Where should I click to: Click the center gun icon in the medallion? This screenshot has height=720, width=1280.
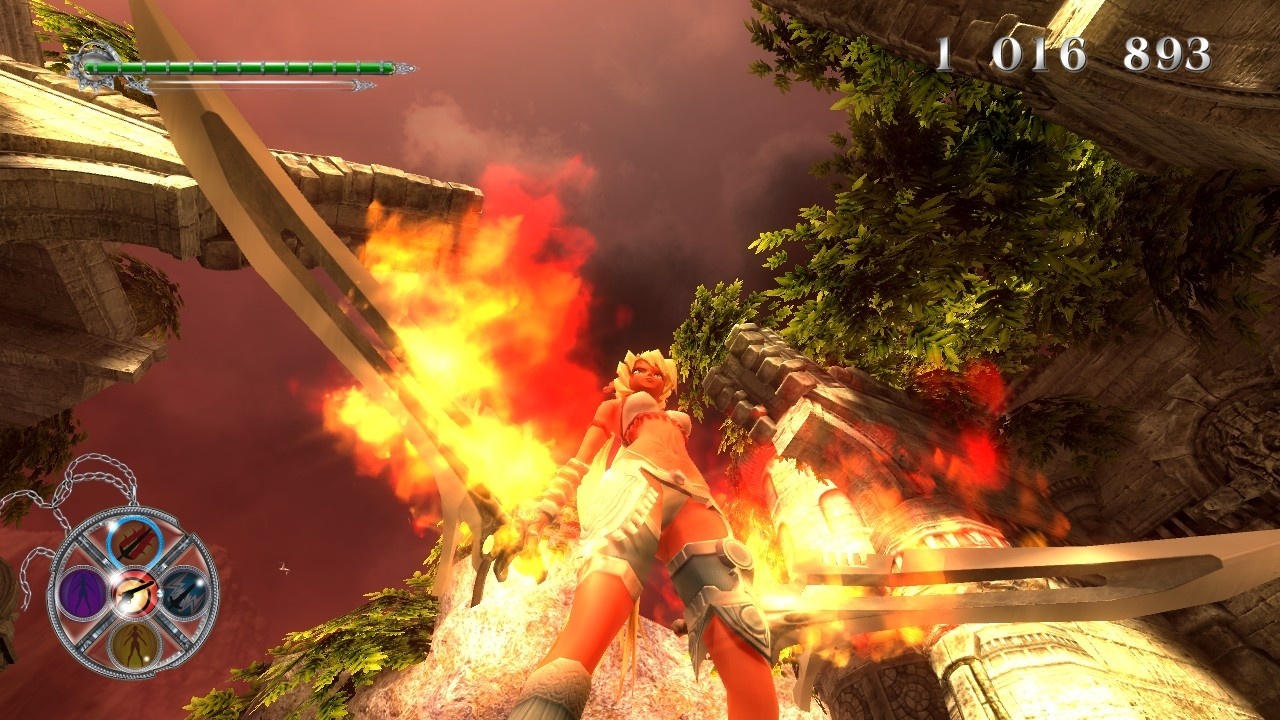click(x=132, y=593)
